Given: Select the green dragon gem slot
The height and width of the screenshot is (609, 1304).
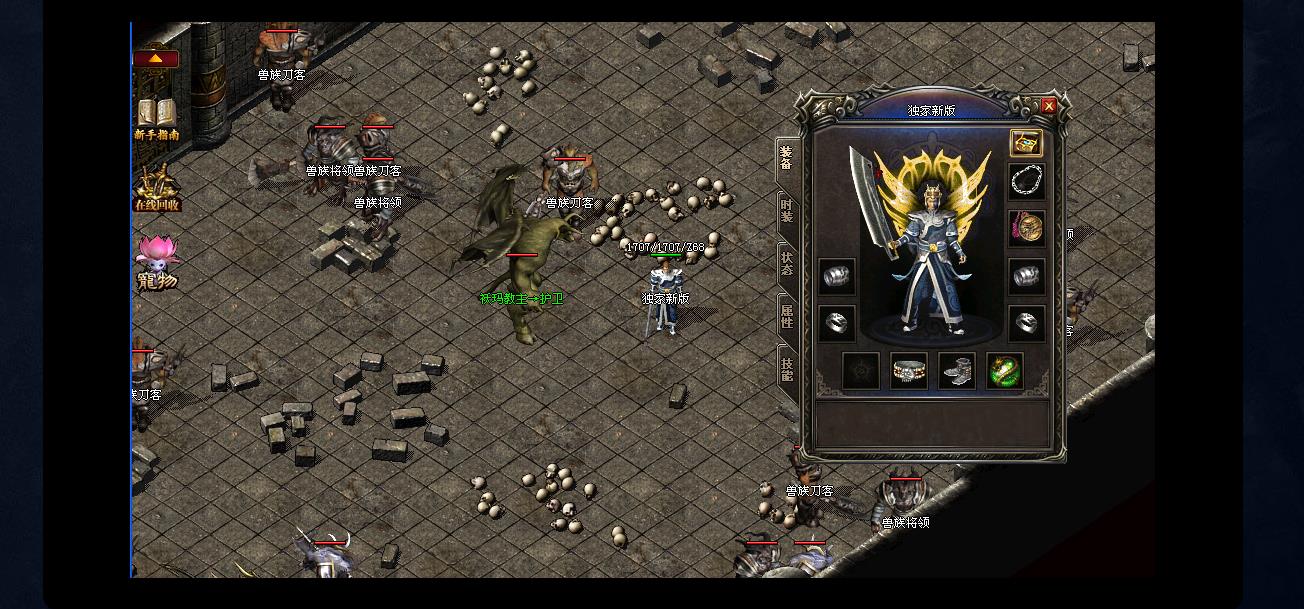Looking at the screenshot, I should (x=1004, y=371).
